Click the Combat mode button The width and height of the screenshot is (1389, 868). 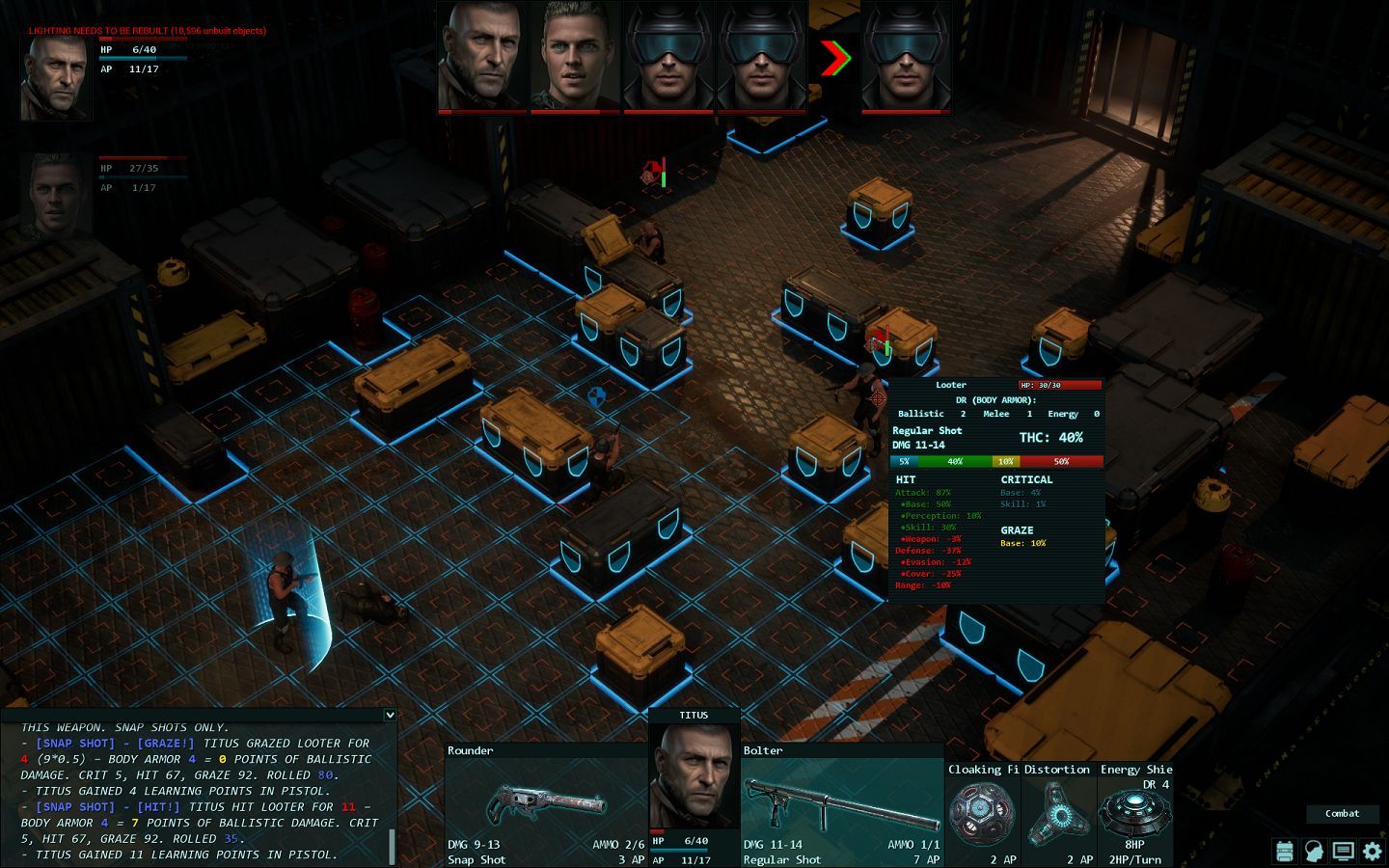1342,813
